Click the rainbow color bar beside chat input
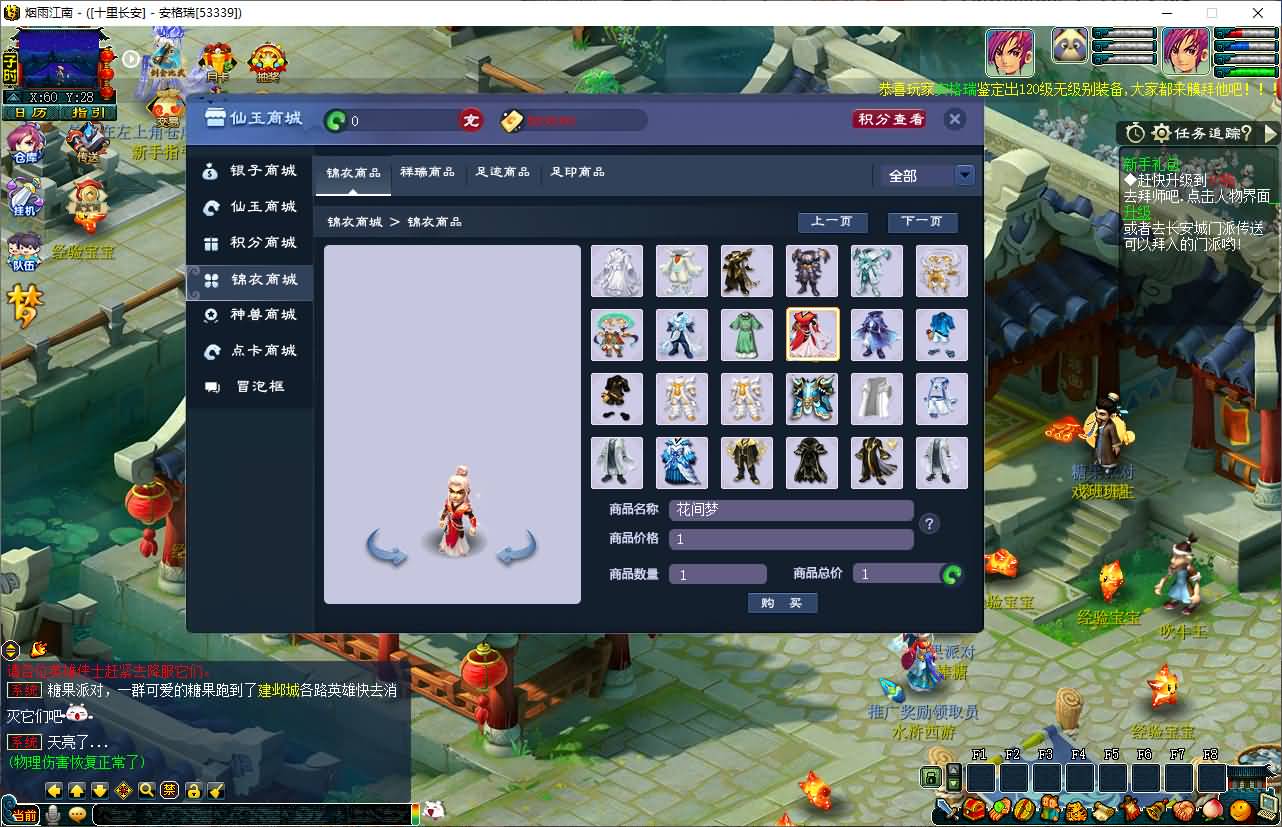Image resolution: width=1282 pixels, height=827 pixels. pos(416,814)
